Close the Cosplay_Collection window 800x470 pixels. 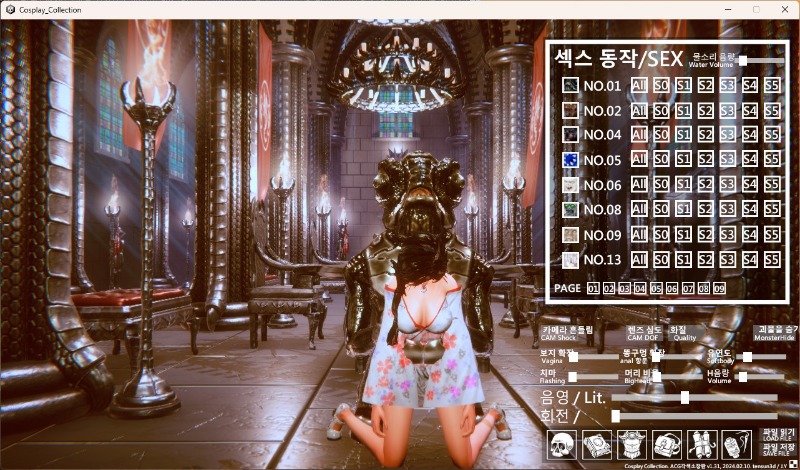(x=783, y=9)
